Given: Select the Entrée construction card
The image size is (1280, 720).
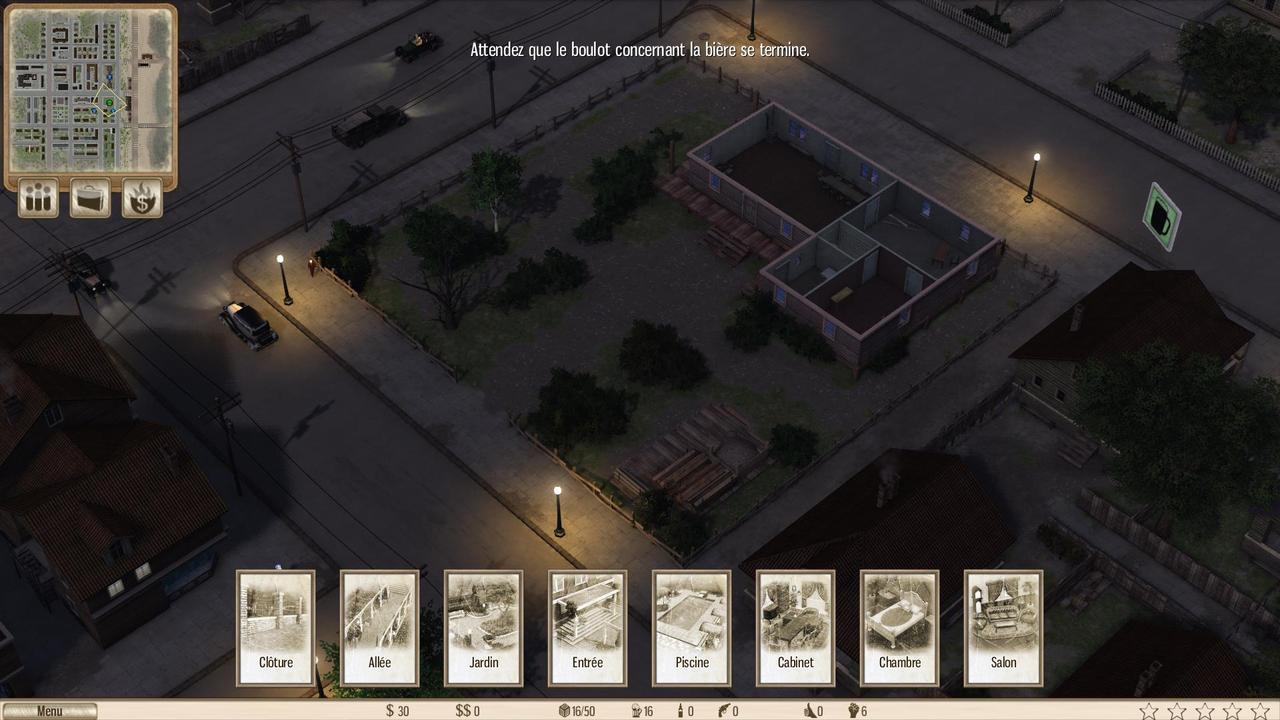Looking at the screenshot, I should click(x=588, y=628).
